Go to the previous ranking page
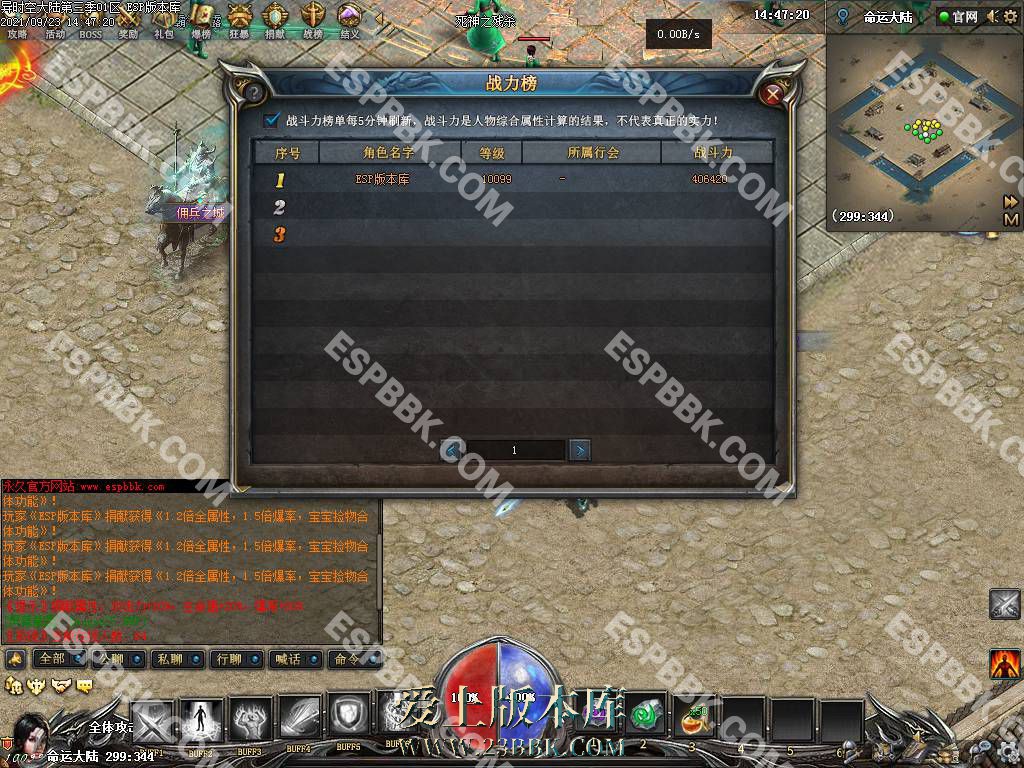Screen dimensions: 1024x768 pos(452,450)
